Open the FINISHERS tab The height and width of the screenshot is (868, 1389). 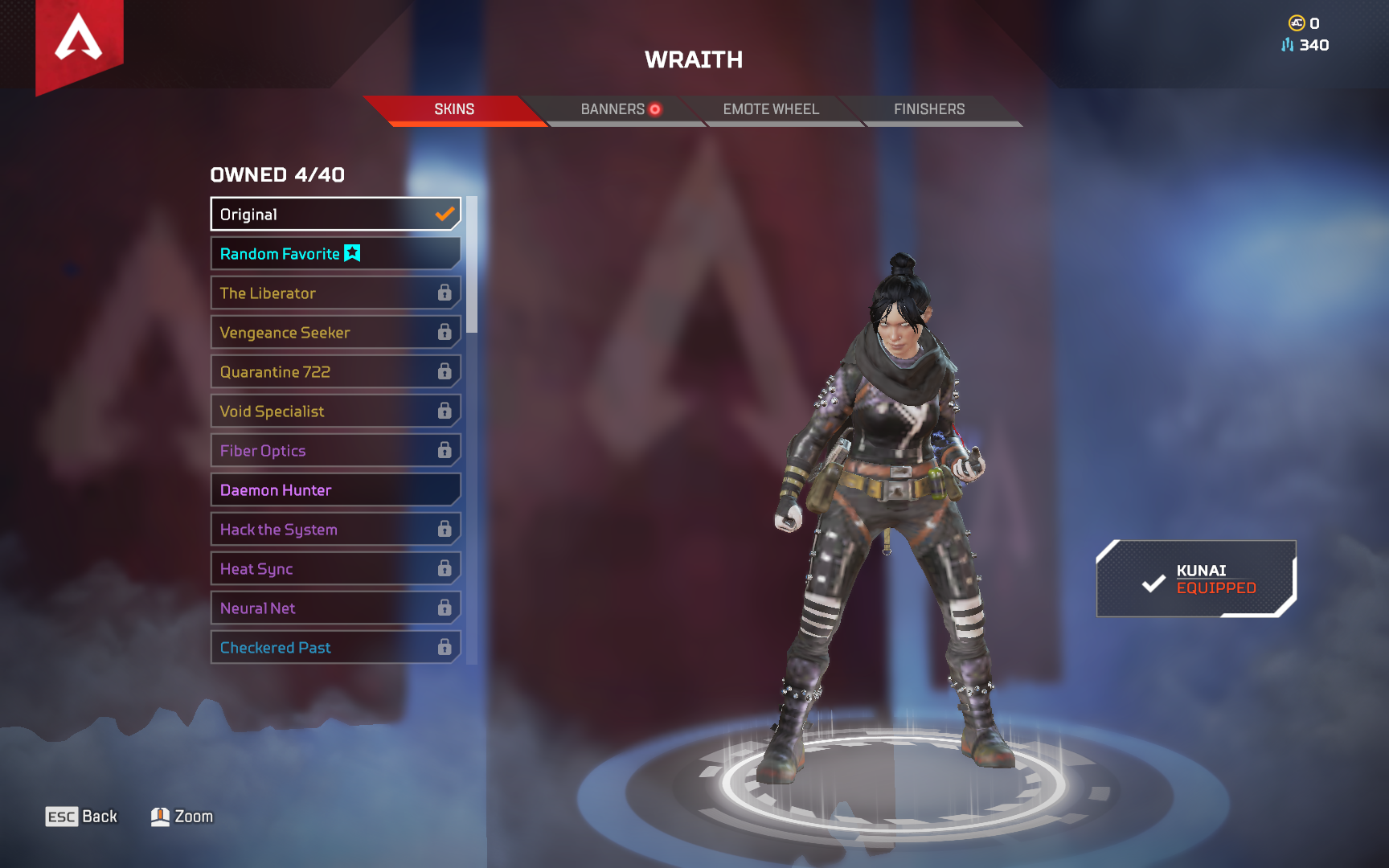[929, 109]
